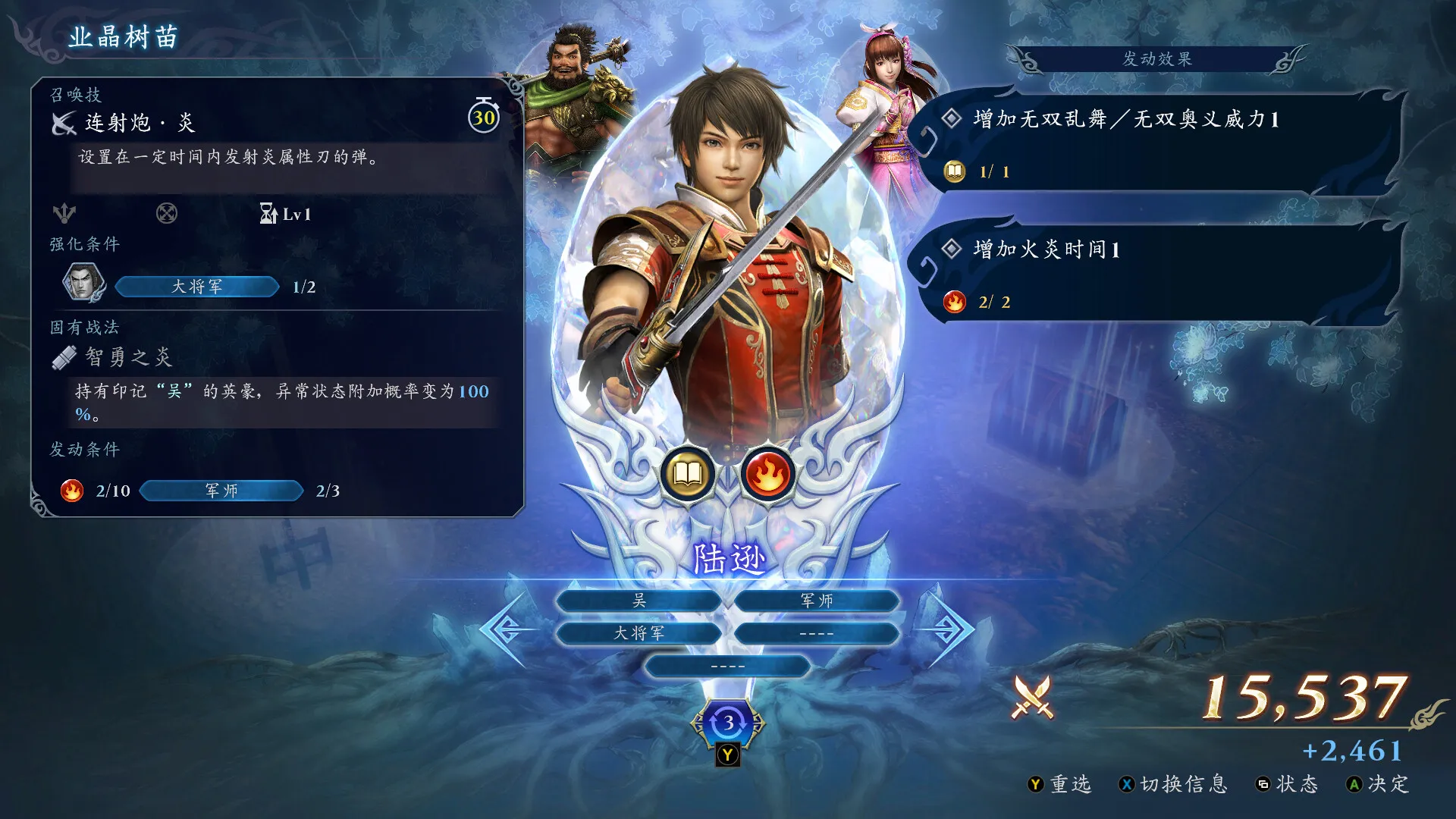Viewport: 1456px width, 819px height.
Task: Select the fire icon beside 2/10 activation condition
Action: point(71,491)
